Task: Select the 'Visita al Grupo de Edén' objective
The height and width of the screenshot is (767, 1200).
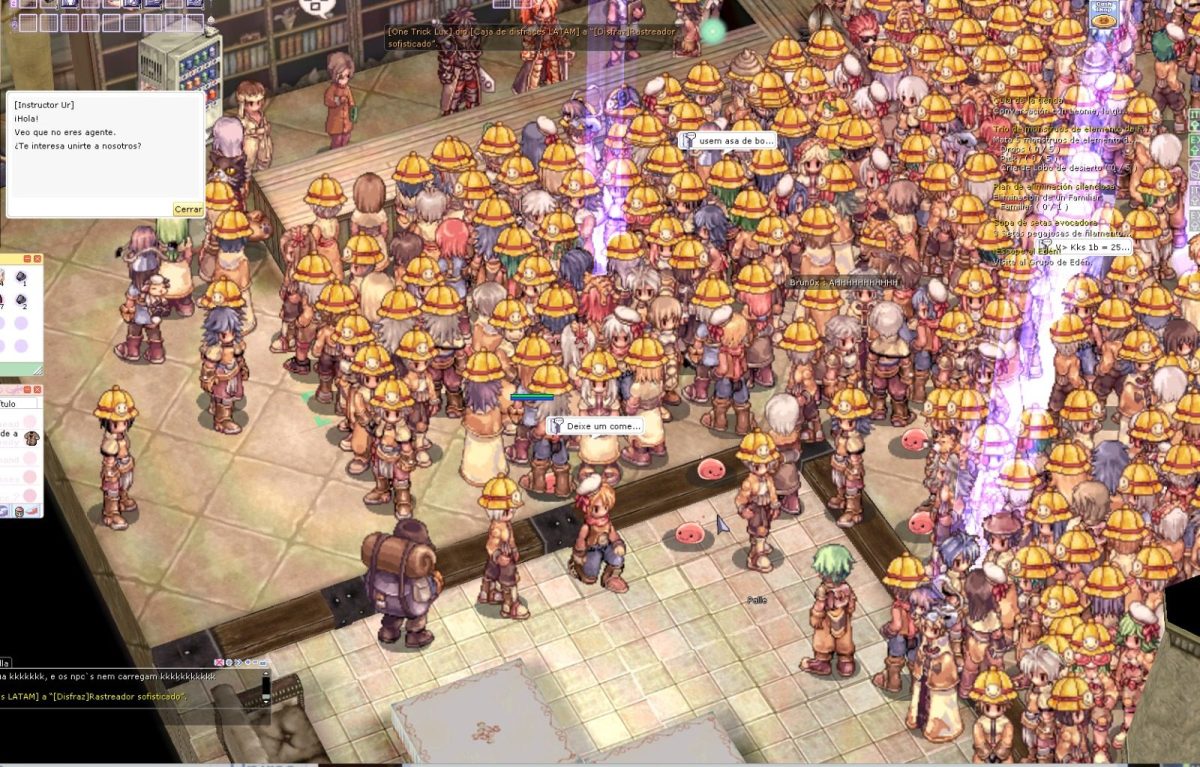Action: point(1040,262)
